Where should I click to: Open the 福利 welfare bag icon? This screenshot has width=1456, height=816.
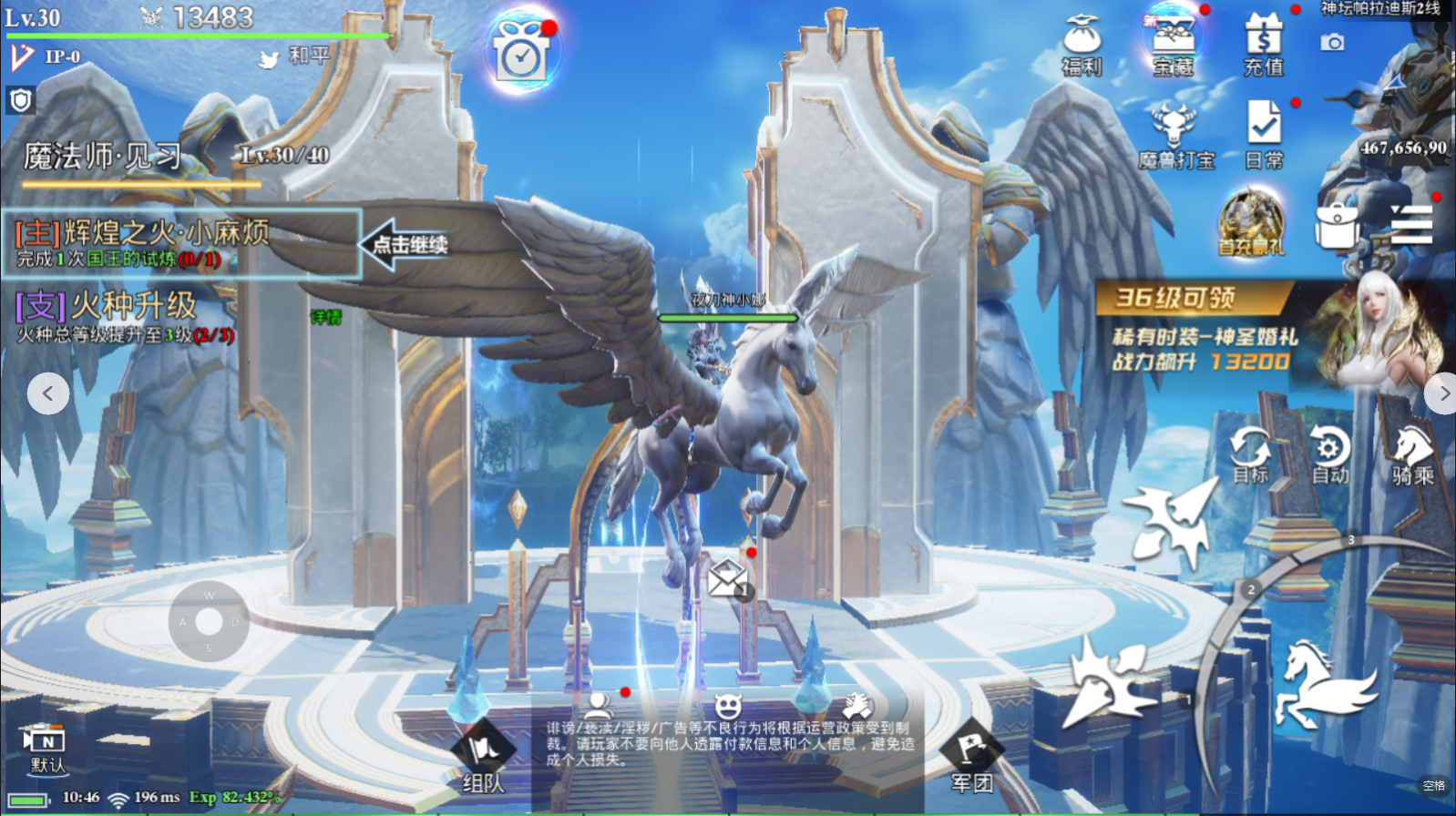tap(1082, 45)
